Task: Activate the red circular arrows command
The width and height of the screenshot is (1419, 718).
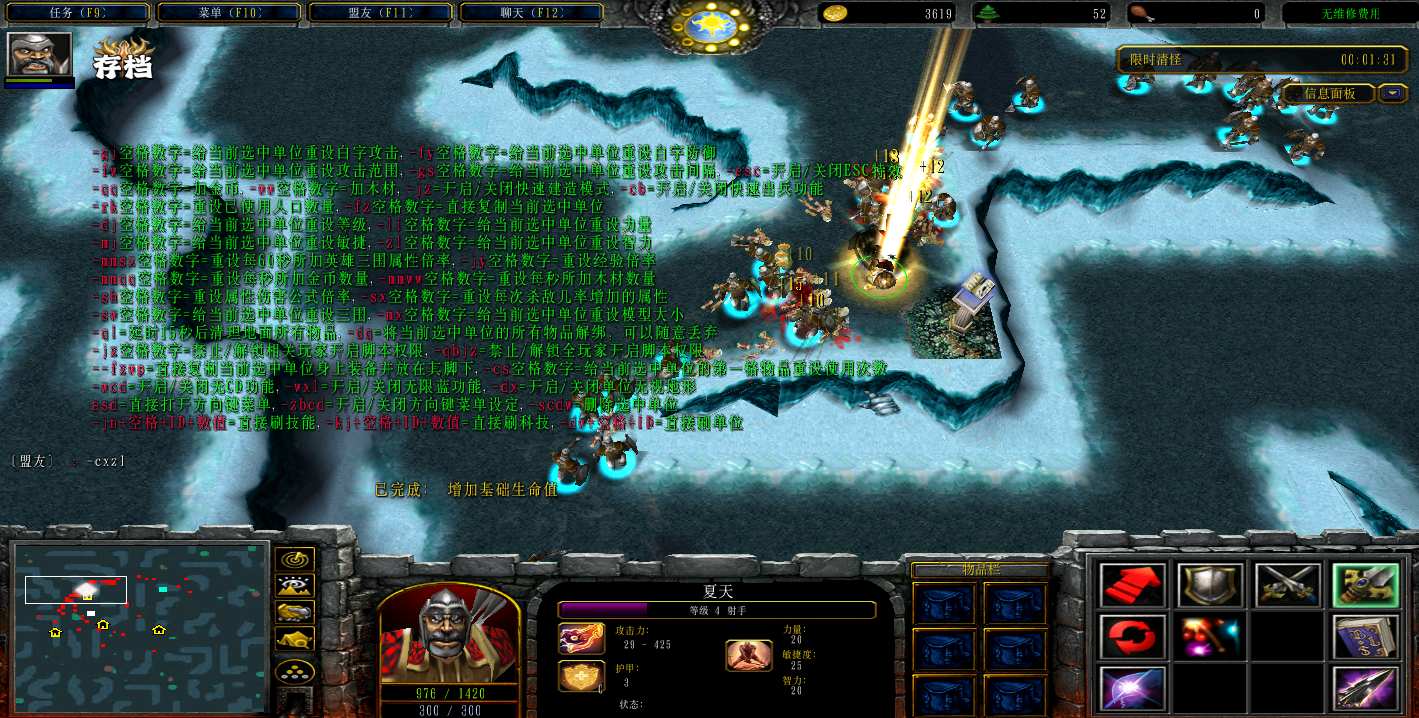Action: [1133, 637]
